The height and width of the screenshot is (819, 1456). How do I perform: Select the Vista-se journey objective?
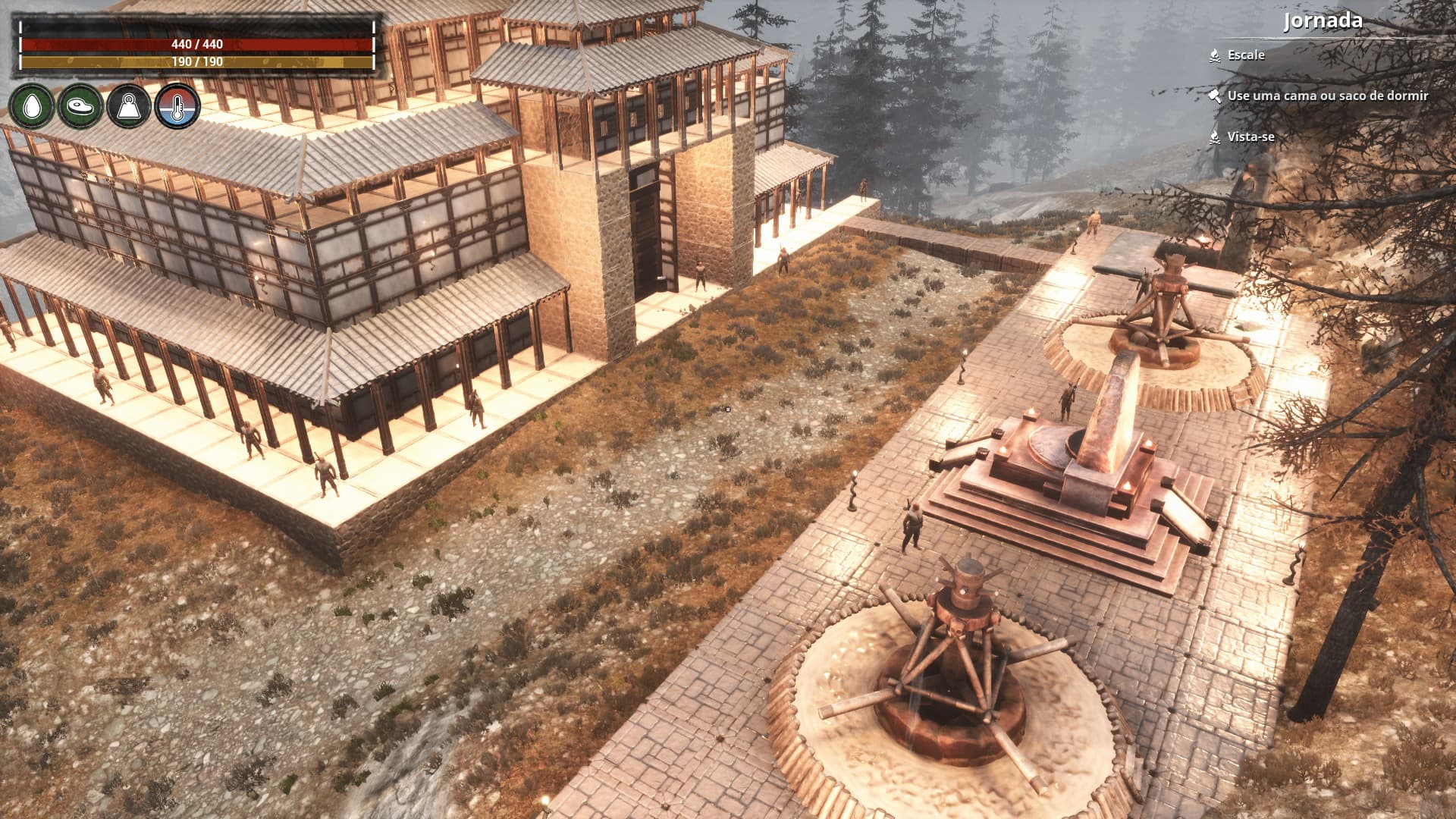pyautogui.click(x=1250, y=136)
